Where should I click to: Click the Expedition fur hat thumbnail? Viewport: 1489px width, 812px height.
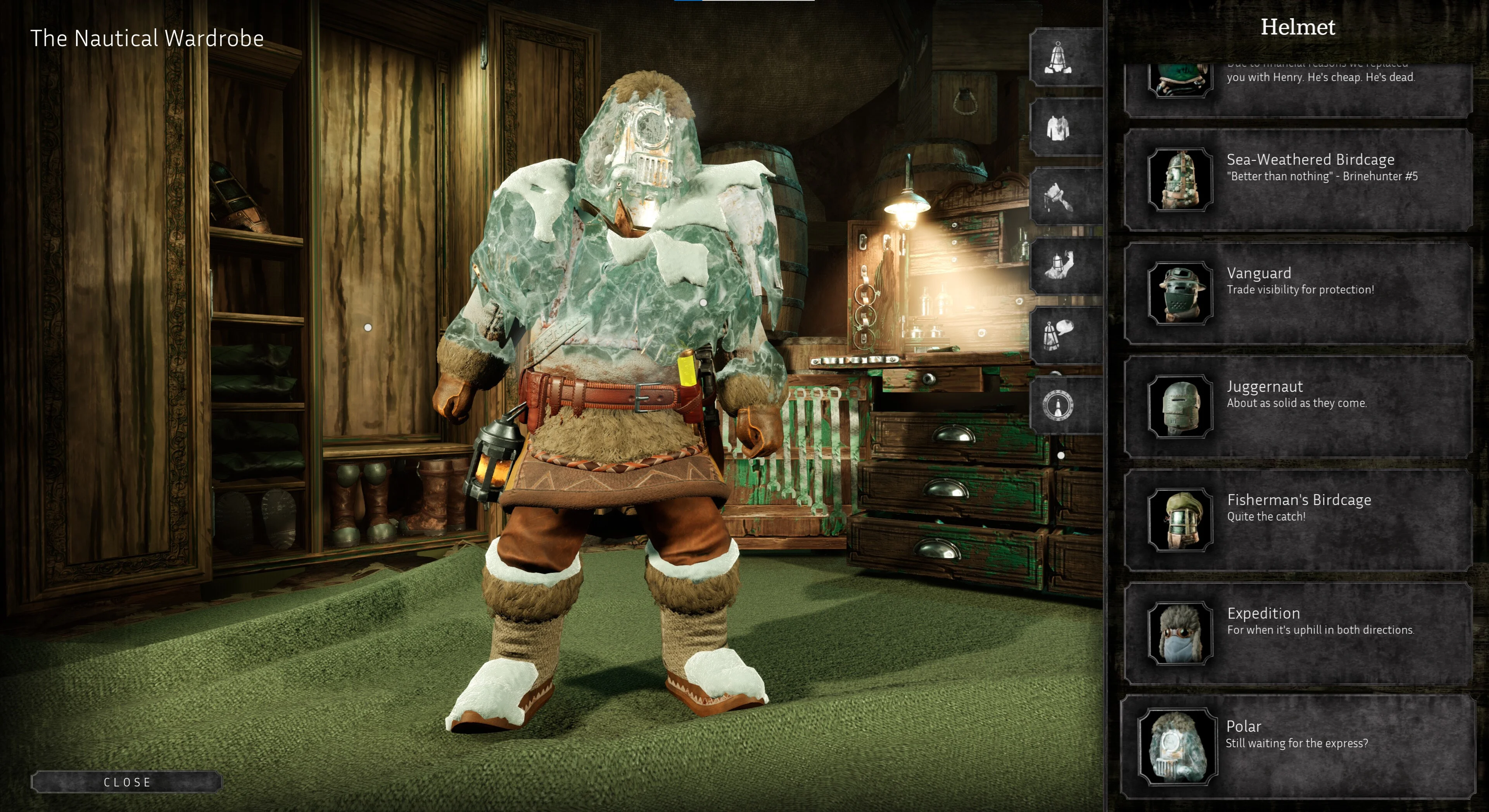1180,633
